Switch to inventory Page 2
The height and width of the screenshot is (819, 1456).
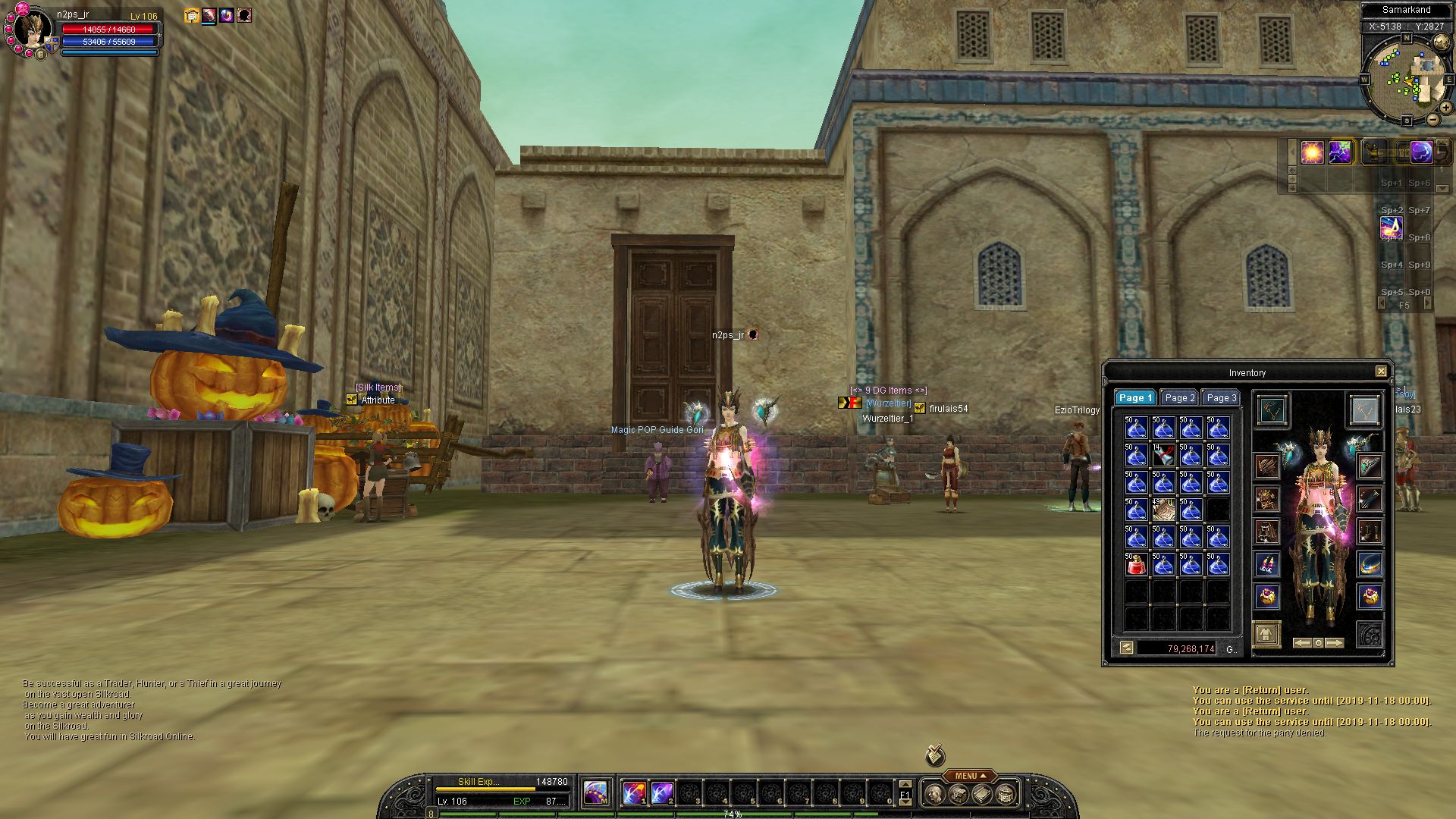coord(1179,398)
